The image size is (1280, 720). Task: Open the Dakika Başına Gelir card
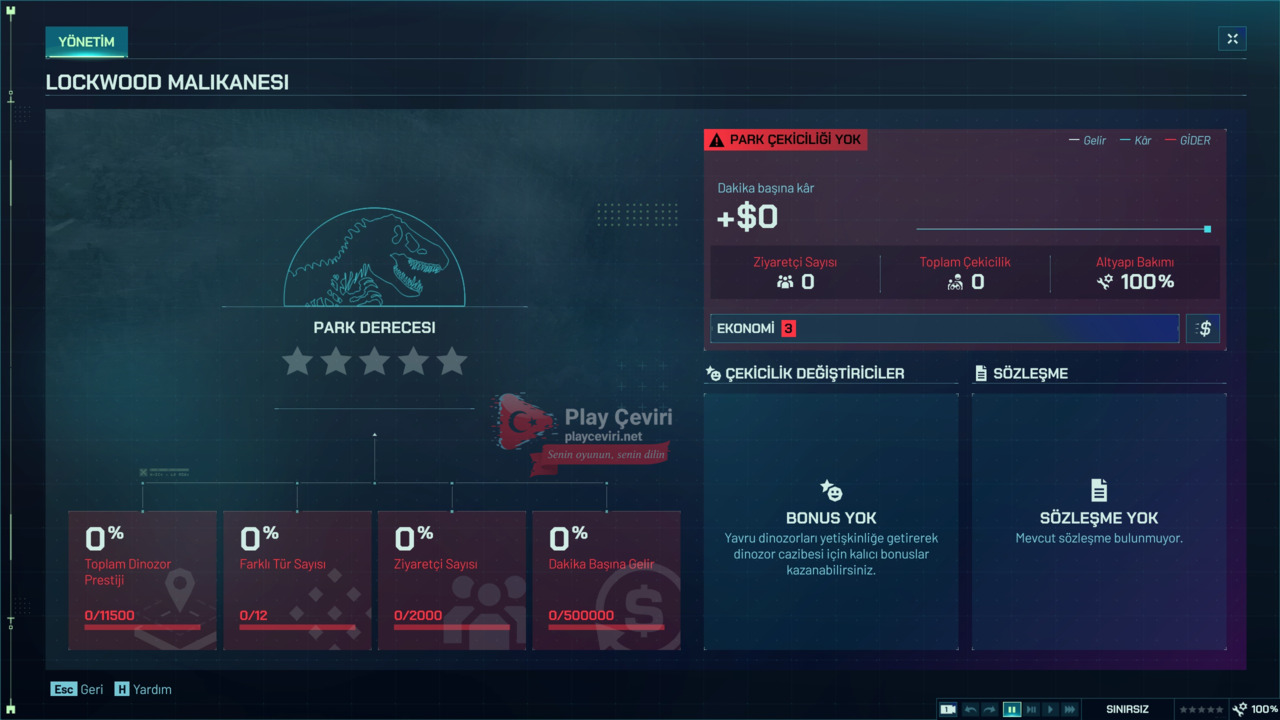606,580
